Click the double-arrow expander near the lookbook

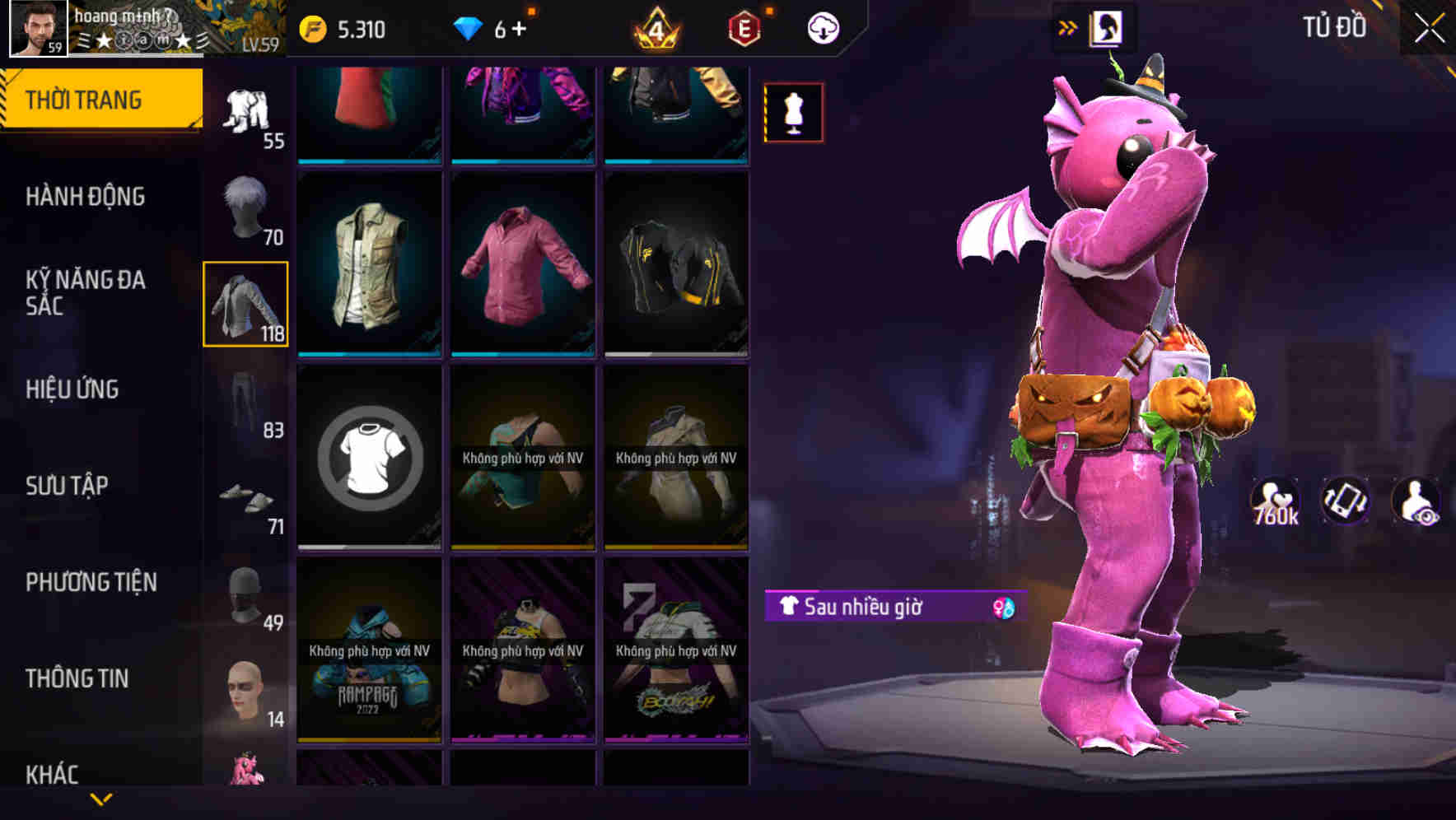pyautogui.click(x=1068, y=26)
